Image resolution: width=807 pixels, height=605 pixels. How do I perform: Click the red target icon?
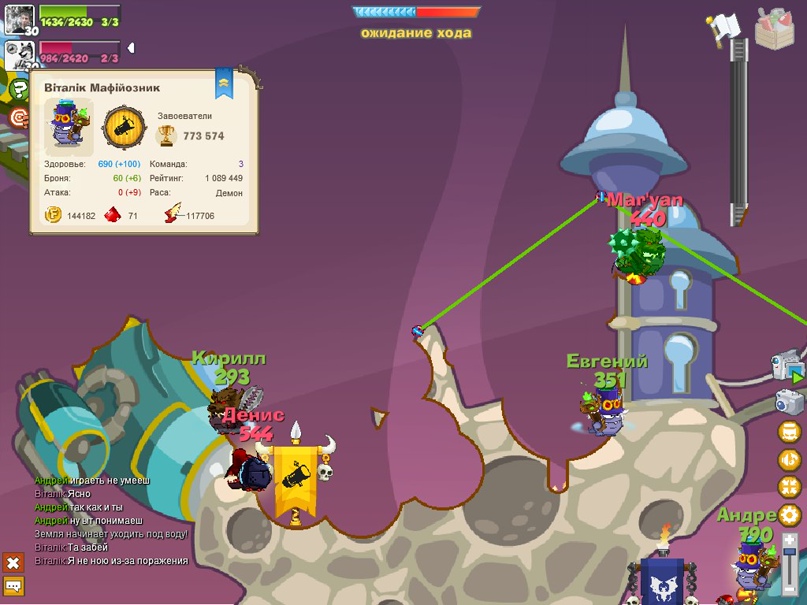(x=18, y=118)
